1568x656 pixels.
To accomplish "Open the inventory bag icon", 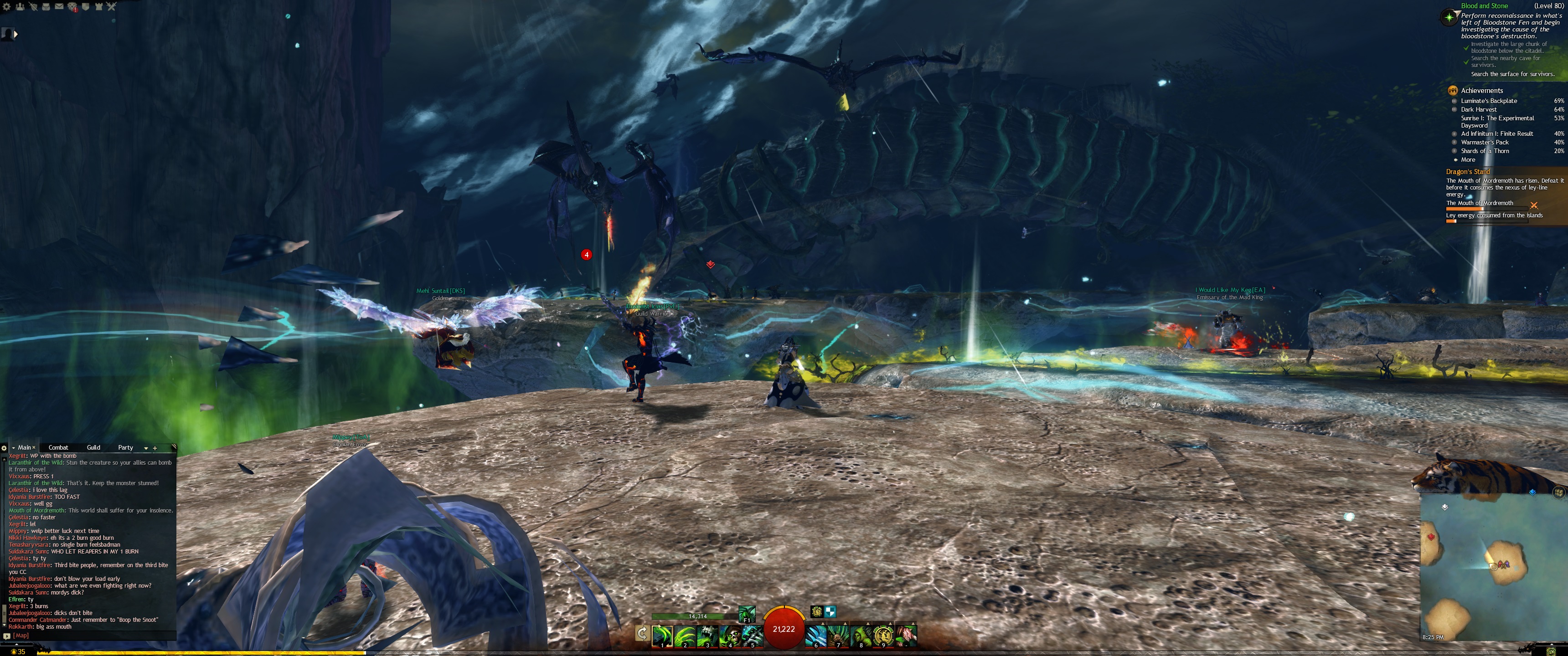I will [x=46, y=7].
